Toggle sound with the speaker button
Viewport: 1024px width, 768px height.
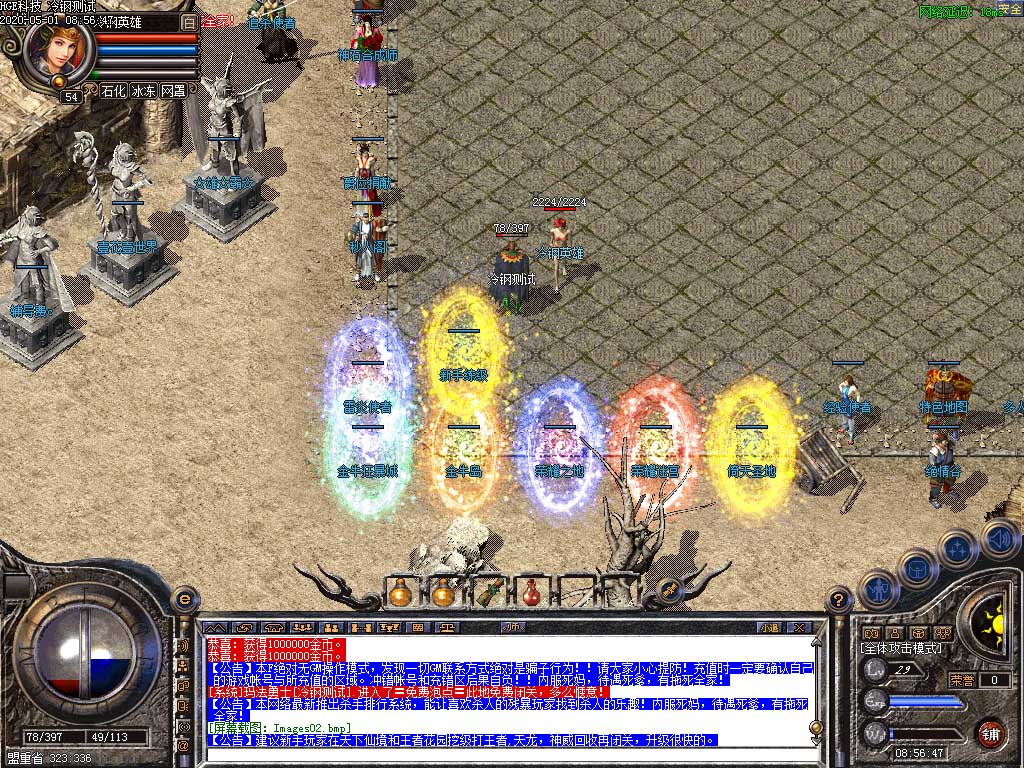coord(999,539)
